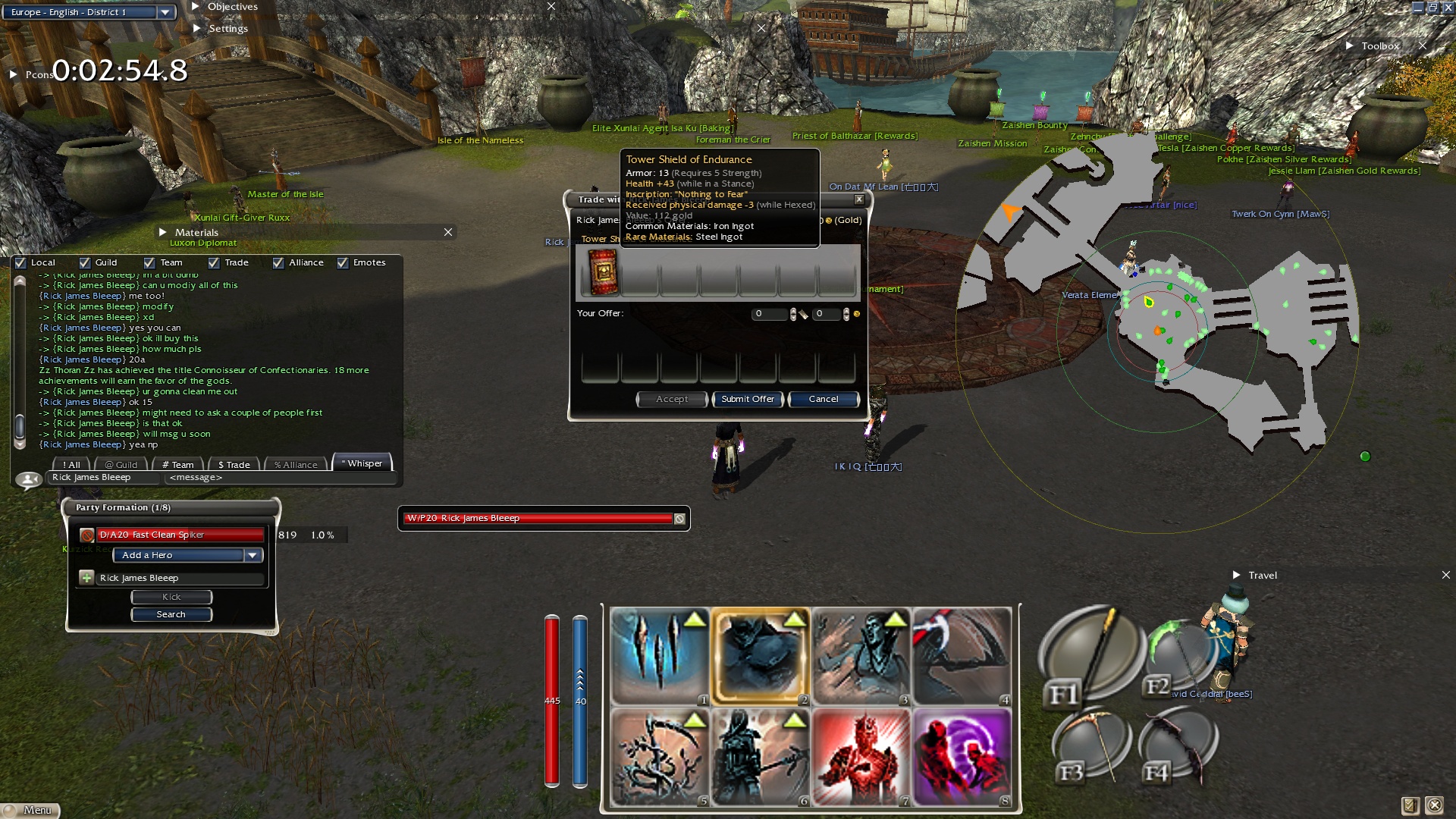Switch to the Trade chat channel tab
The height and width of the screenshot is (819, 1456).
point(234,465)
